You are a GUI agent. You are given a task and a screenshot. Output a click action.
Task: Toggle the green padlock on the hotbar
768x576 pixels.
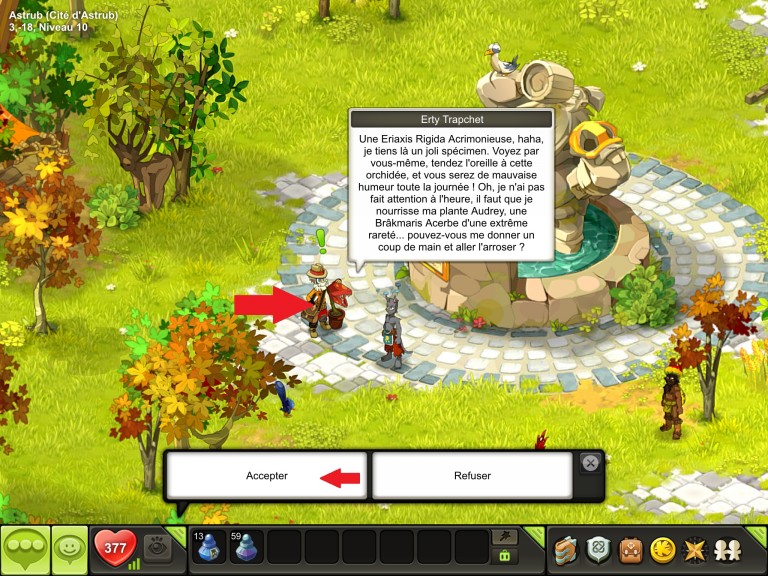pyautogui.click(x=504, y=557)
